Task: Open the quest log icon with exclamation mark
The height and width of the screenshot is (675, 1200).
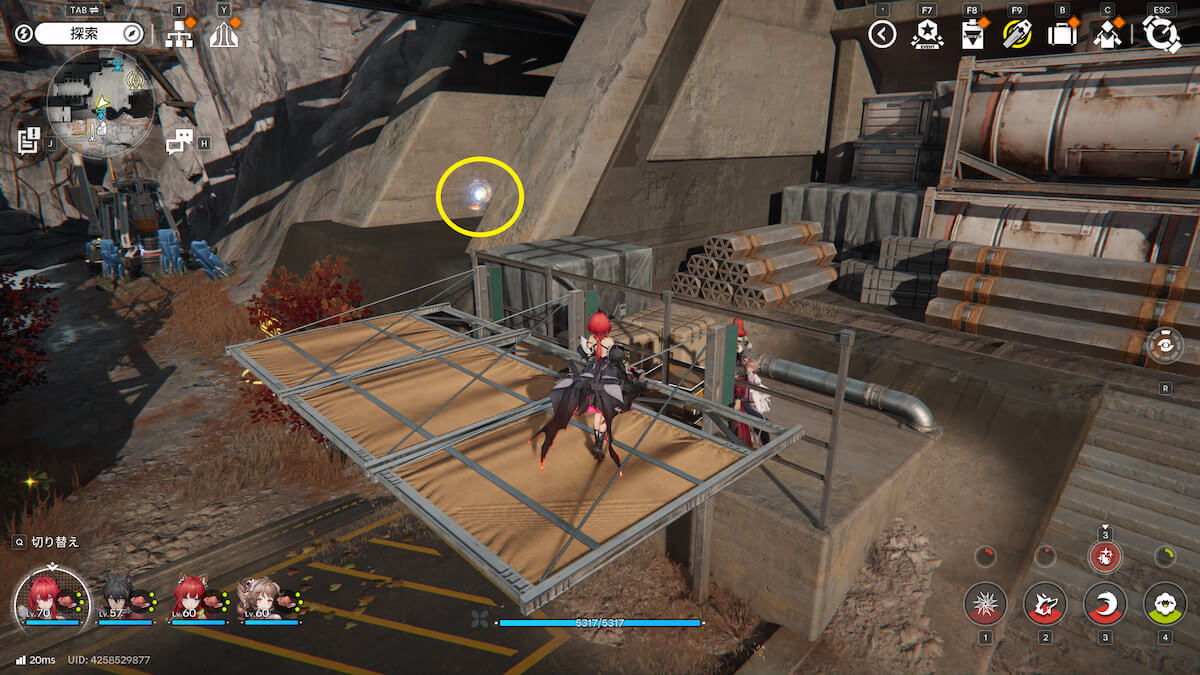Action: 28,139
